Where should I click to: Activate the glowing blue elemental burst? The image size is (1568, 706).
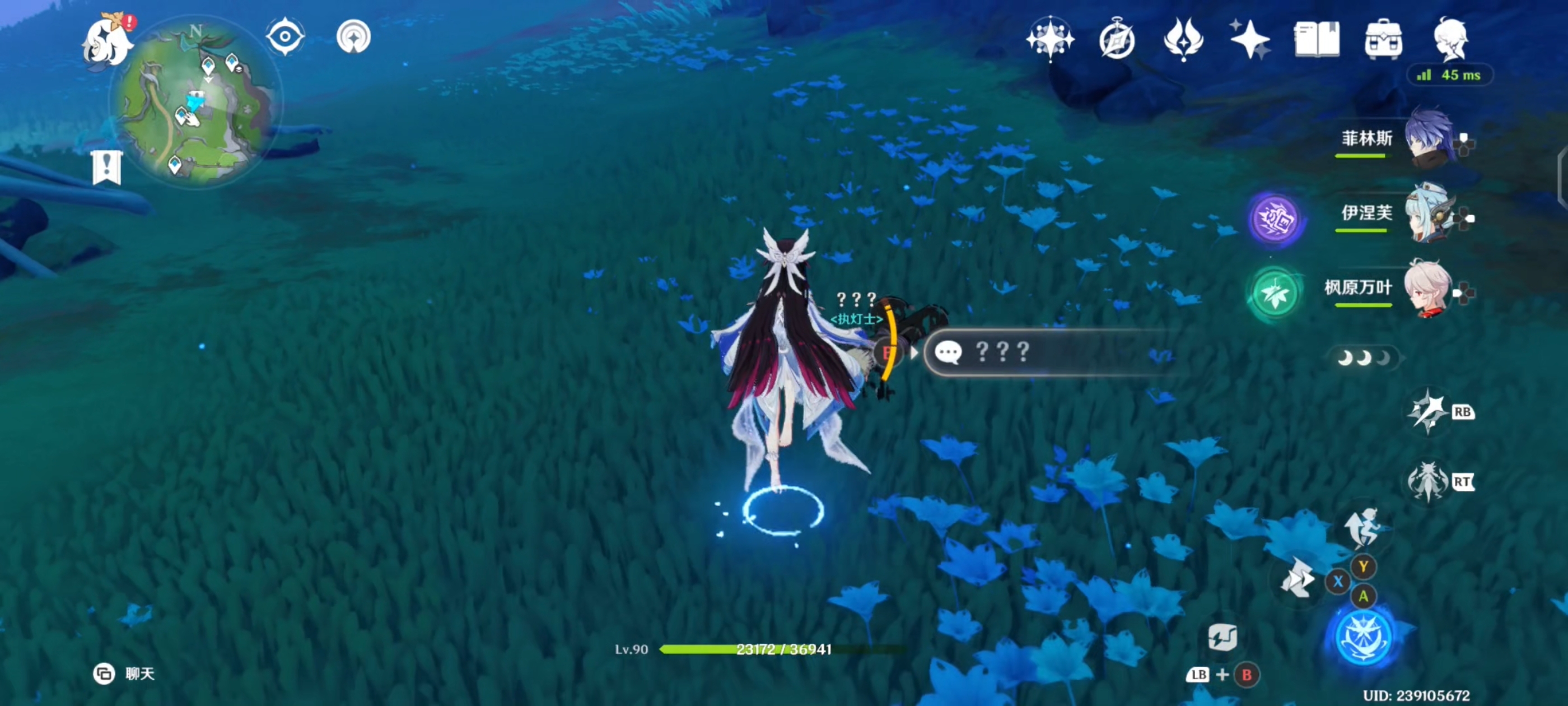coord(1363,637)
